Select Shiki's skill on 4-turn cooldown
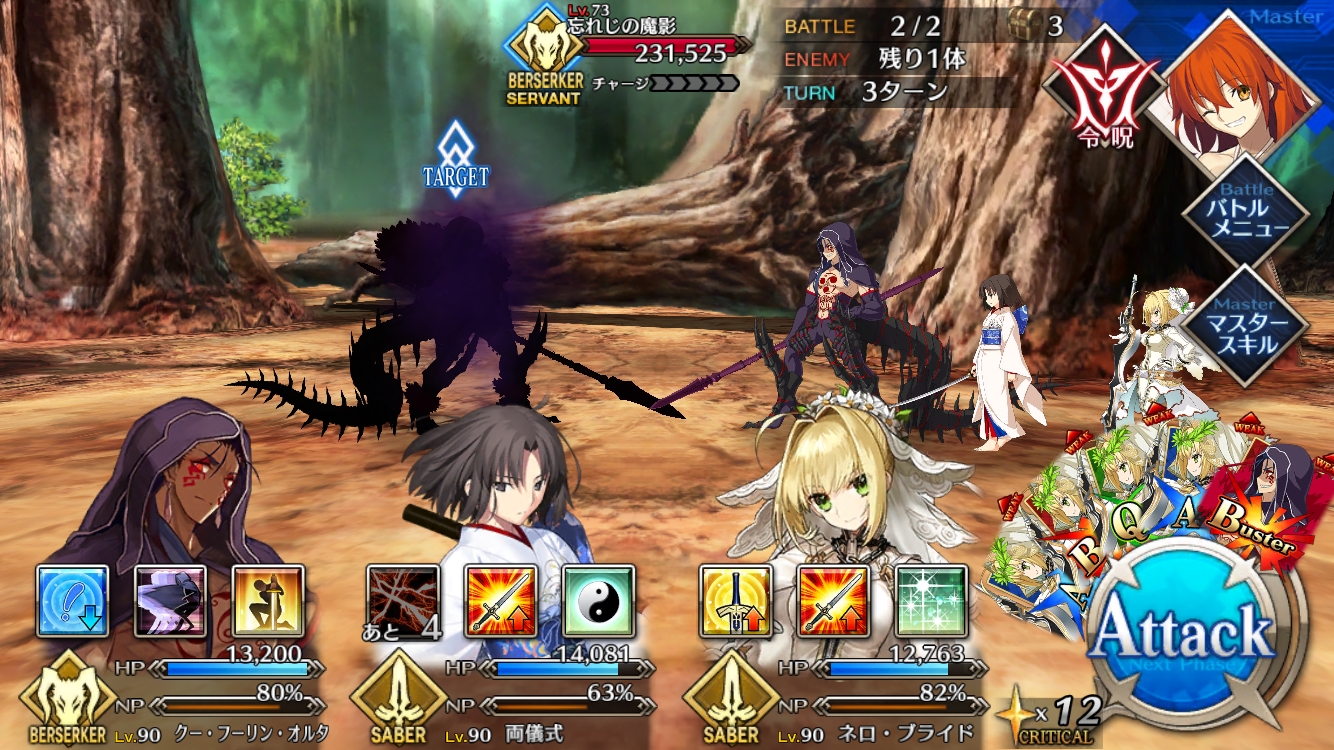The height and width of the screenshot is (750, 1334). point(403,601)
